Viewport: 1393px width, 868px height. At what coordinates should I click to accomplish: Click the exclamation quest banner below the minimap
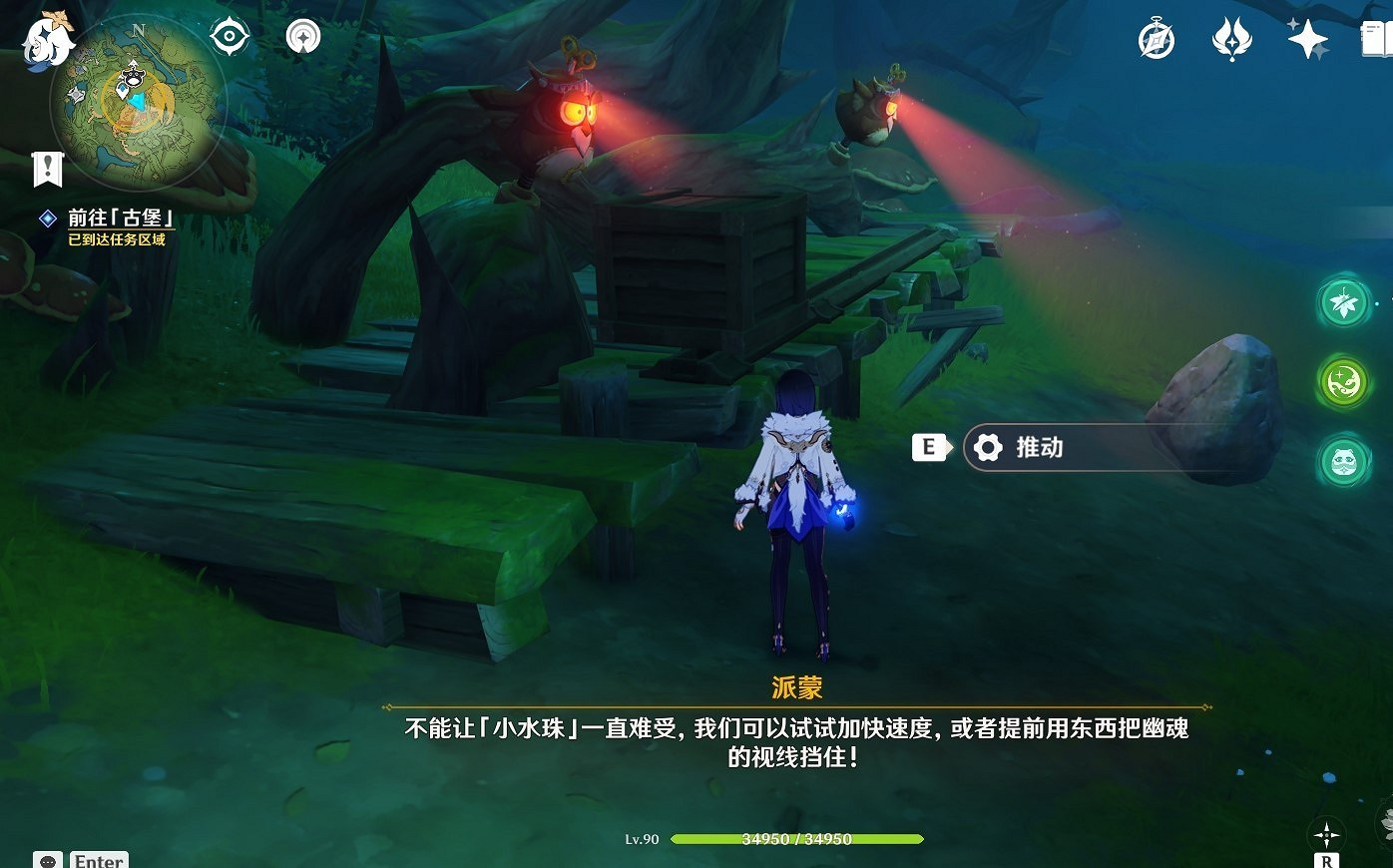(48, 167)
